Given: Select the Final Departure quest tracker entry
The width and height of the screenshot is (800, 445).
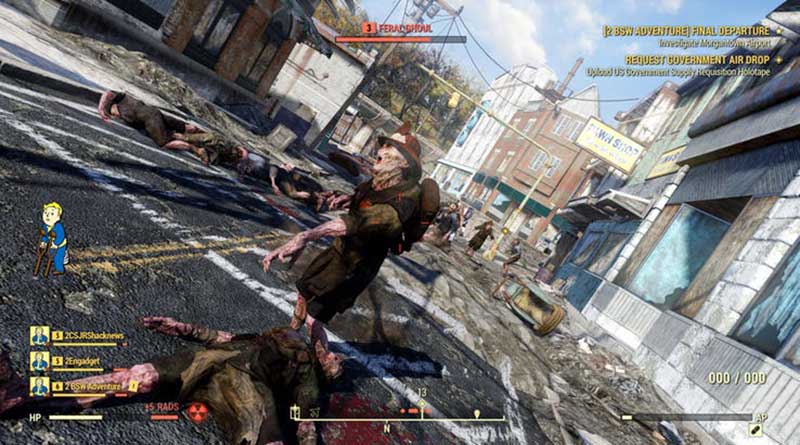Looking at the screenshot, I should (x=688, y=31).
